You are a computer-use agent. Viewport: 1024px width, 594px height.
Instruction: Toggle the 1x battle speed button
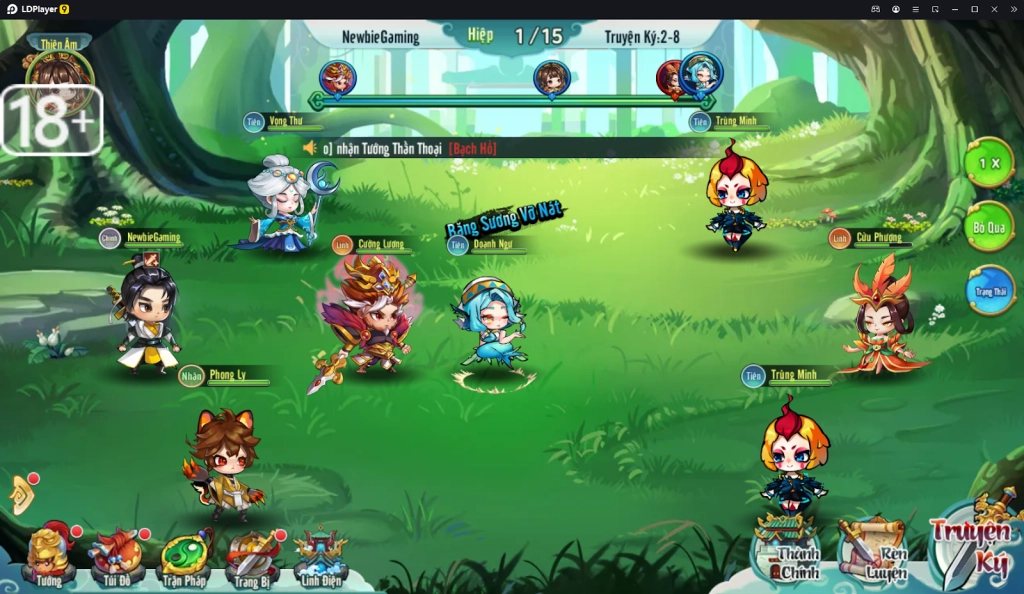click(988, 163)
